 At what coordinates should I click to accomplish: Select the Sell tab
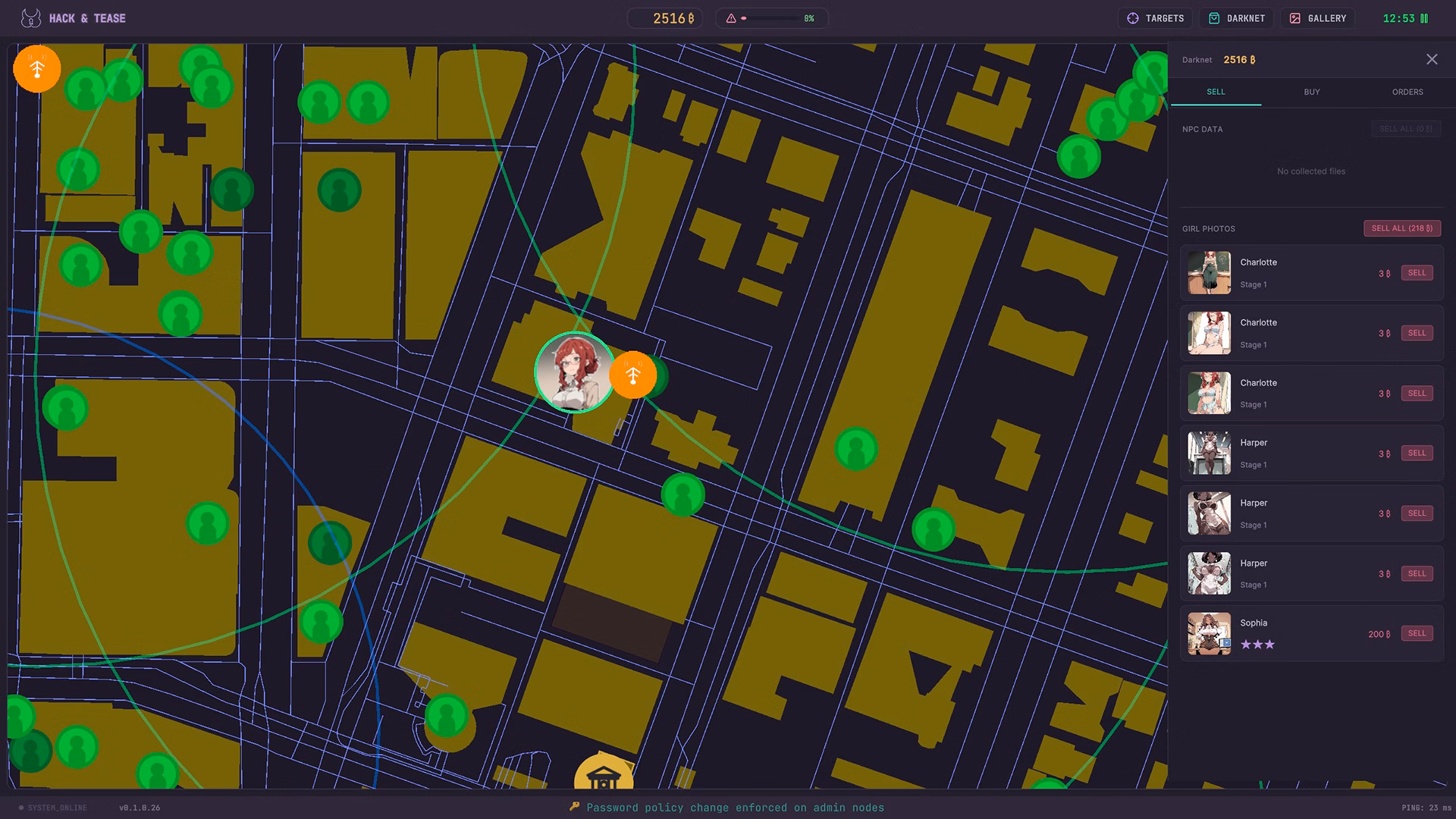1215,92
